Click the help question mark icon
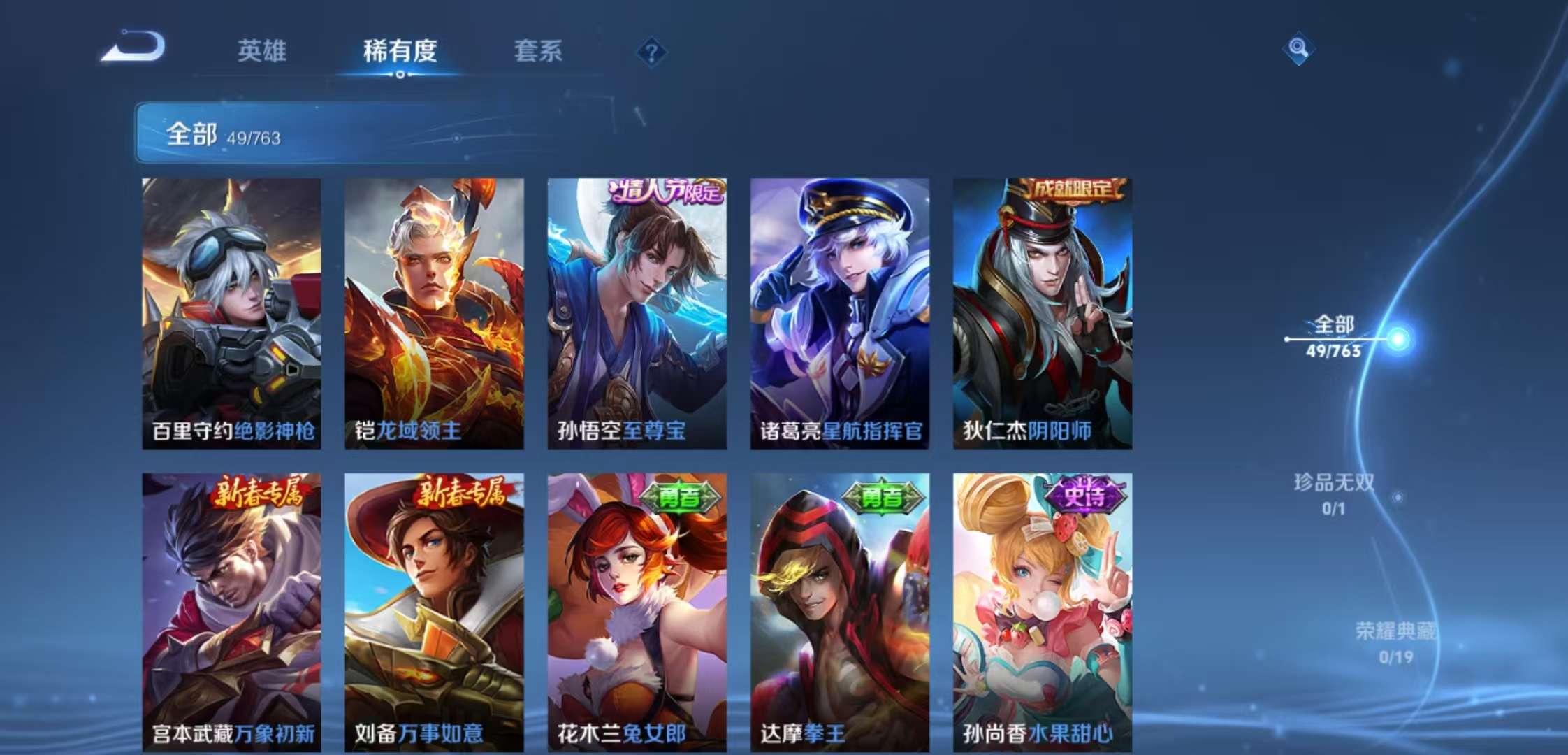This screenshot has width=1568, height=755. point(652,50)
